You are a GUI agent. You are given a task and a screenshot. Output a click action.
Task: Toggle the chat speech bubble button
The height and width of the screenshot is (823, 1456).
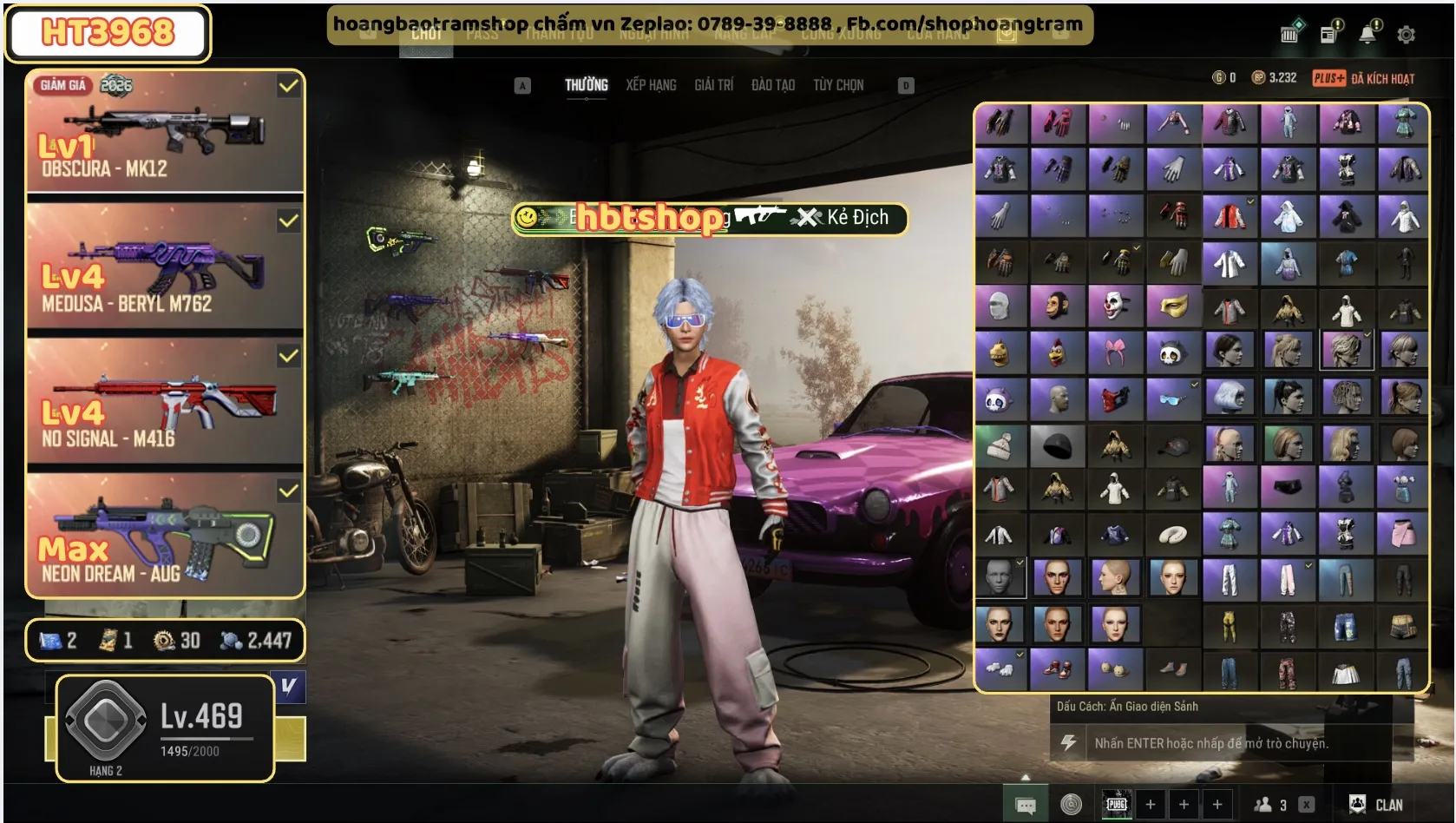coord(1026,806)
